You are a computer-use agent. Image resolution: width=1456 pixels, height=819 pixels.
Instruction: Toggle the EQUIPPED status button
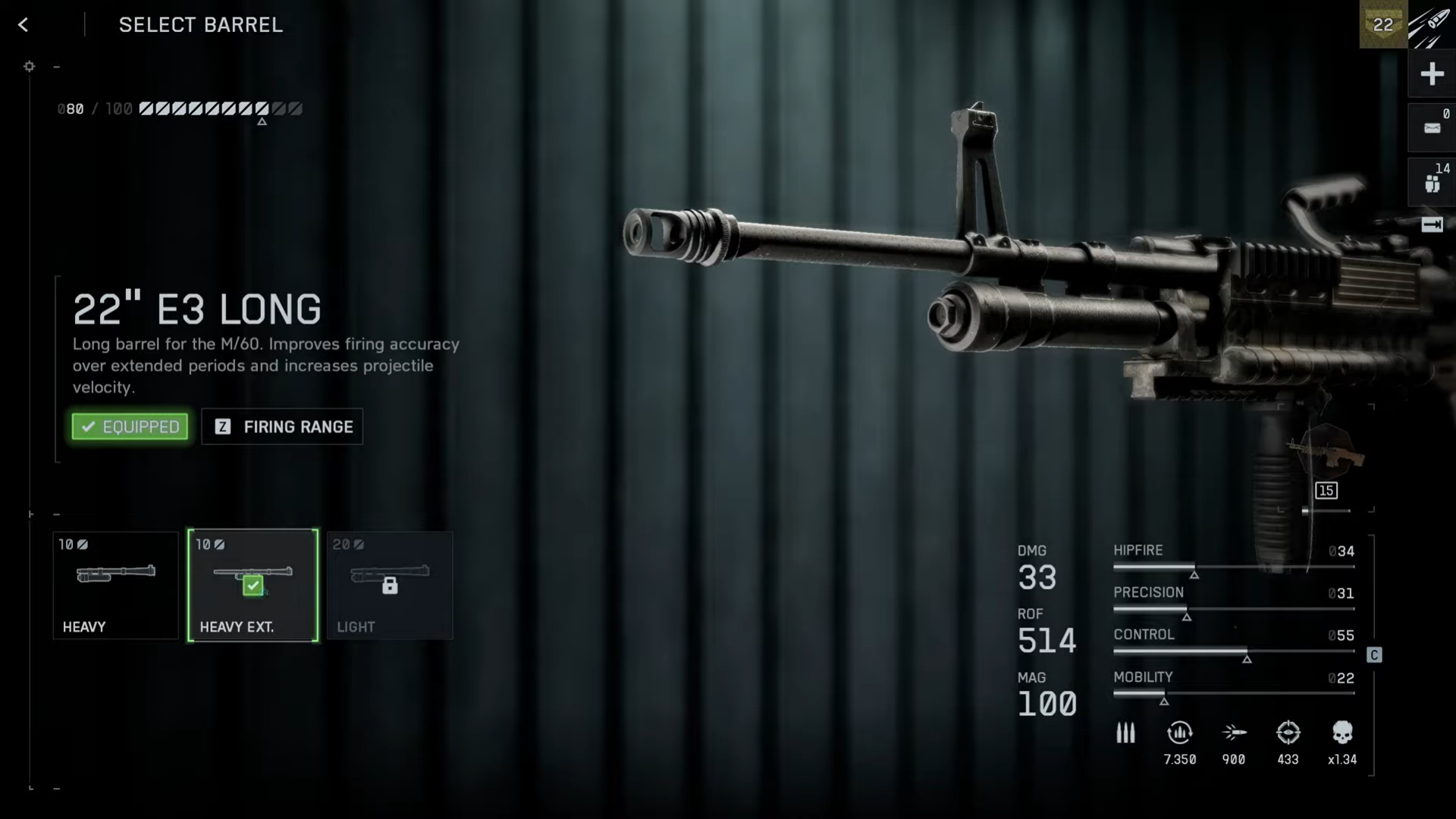[129, 426]
